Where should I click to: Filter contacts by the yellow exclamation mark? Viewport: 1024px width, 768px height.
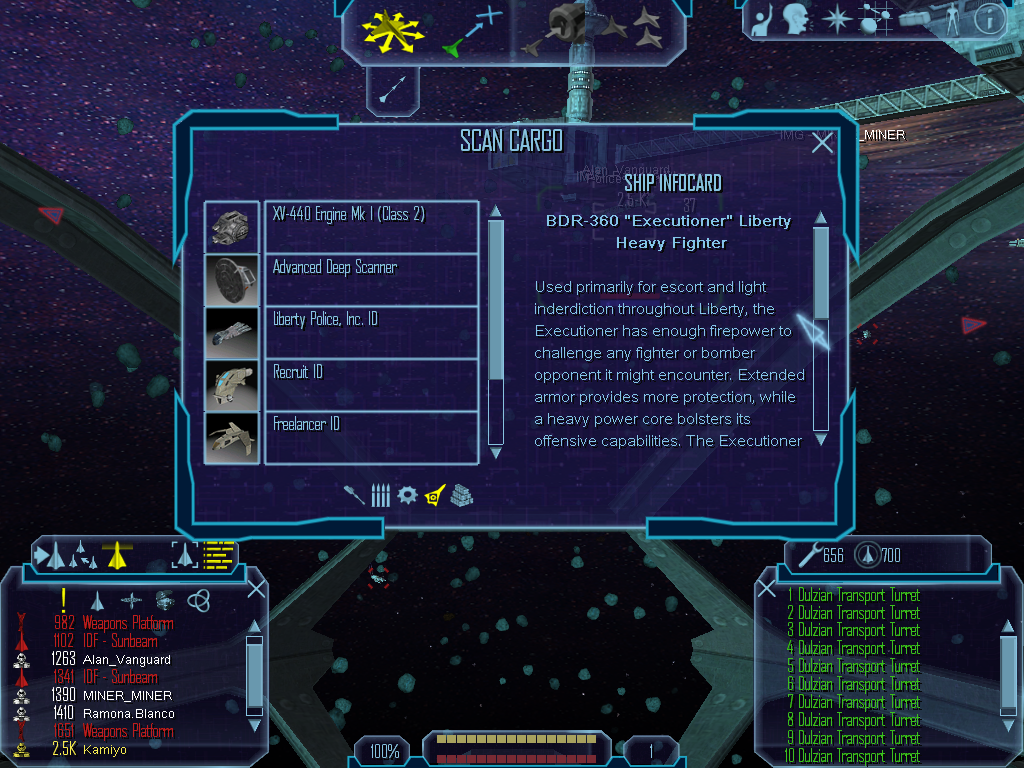pyautogui.click(x=64, y=599)
